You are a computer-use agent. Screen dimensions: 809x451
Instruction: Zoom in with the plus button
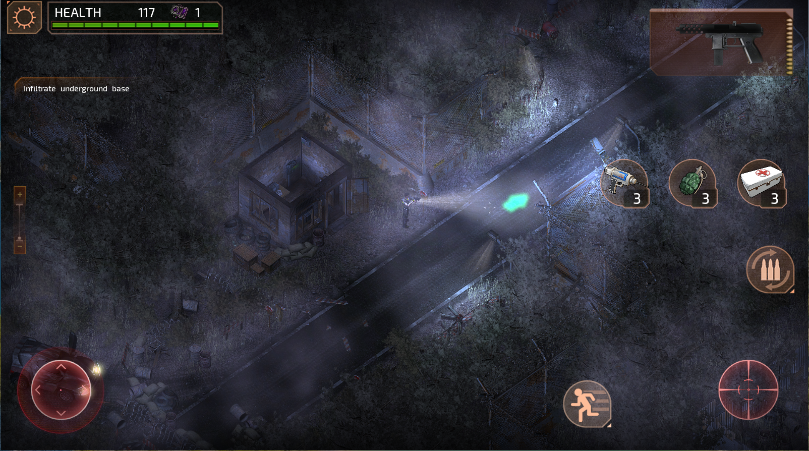20,194
